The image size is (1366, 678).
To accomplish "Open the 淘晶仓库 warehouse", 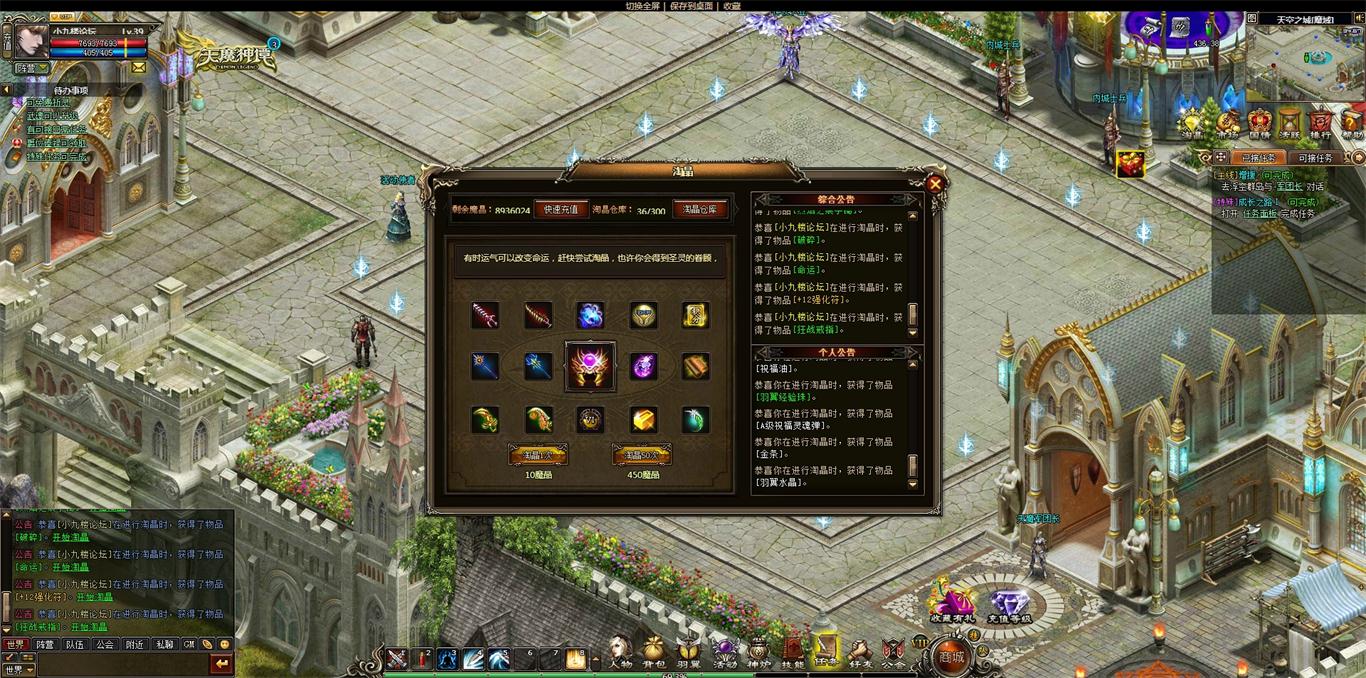I will point(700,210).
